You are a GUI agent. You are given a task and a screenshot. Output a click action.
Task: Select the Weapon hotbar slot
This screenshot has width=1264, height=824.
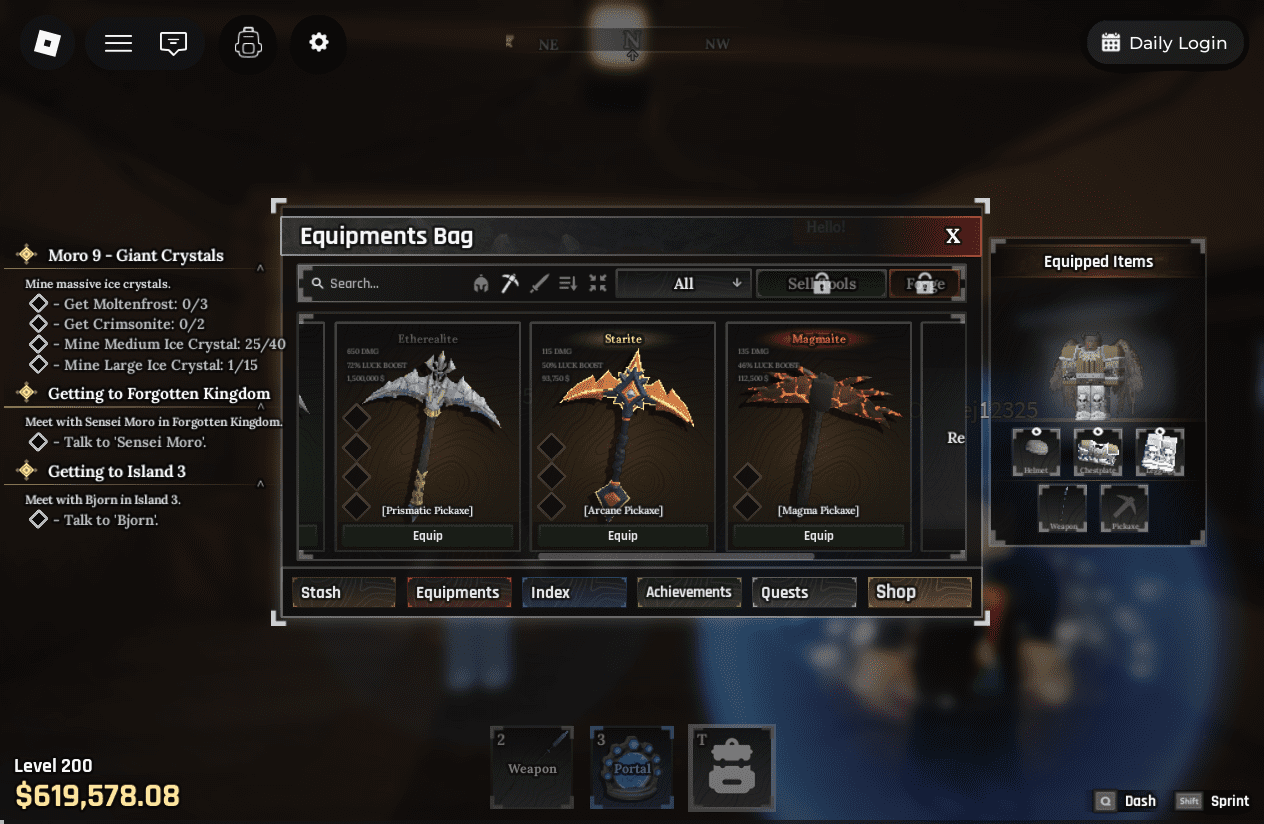532,767
